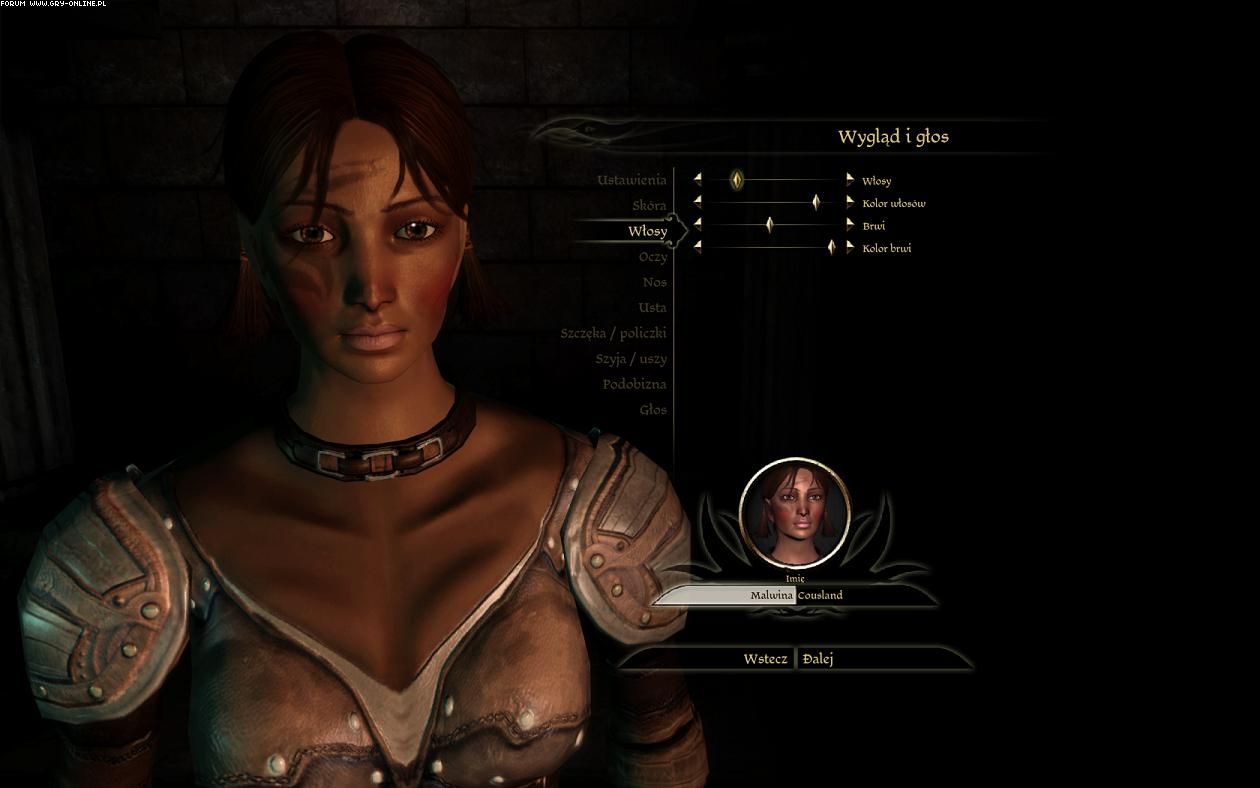Select Szyja / uszy category
This screenshot has width=1260, height=788.
(x=630, y=358)
